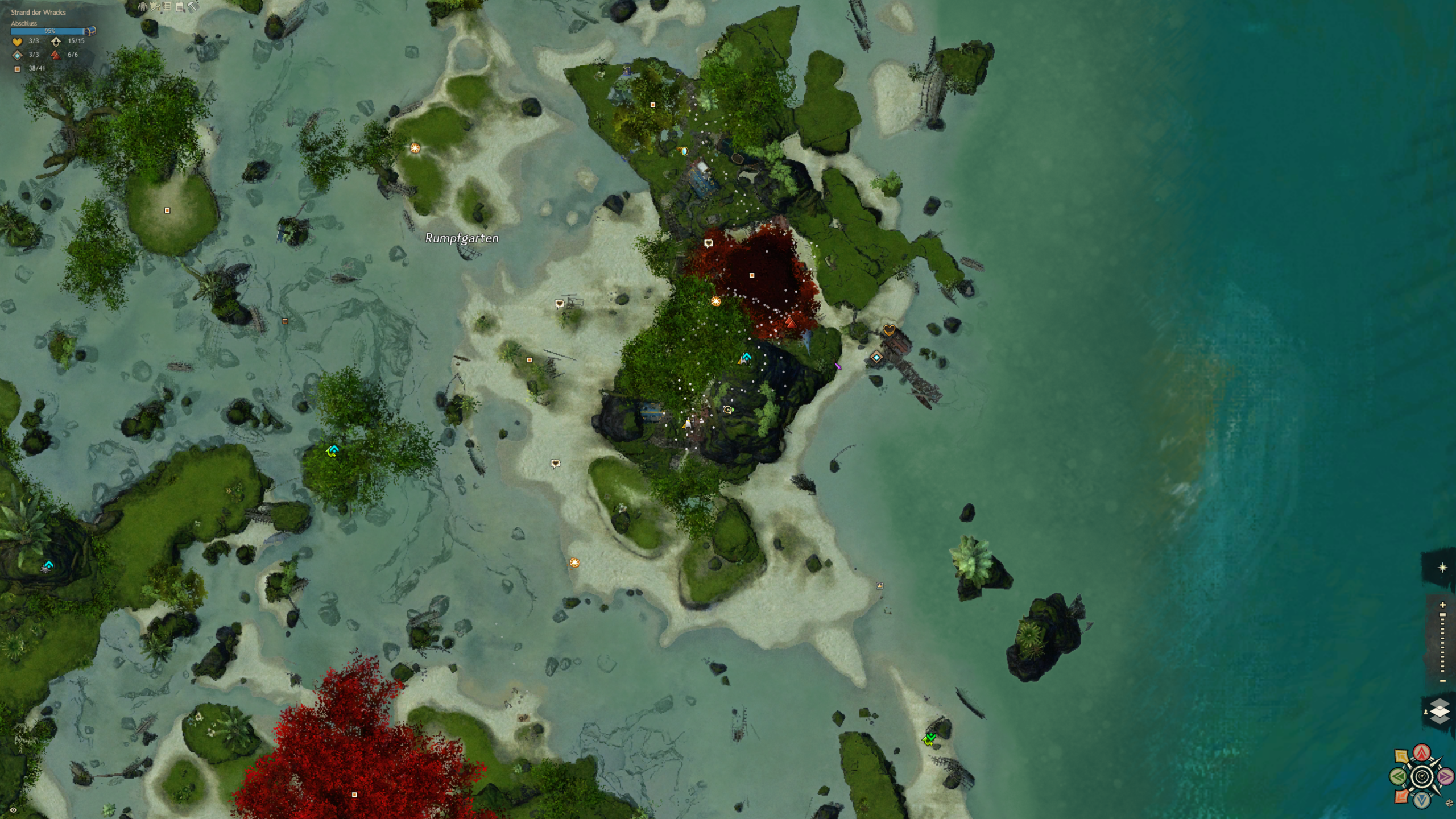Select the renown heart marker near the dock
This screenshot has height=819, width=1456.
(890, 330)
